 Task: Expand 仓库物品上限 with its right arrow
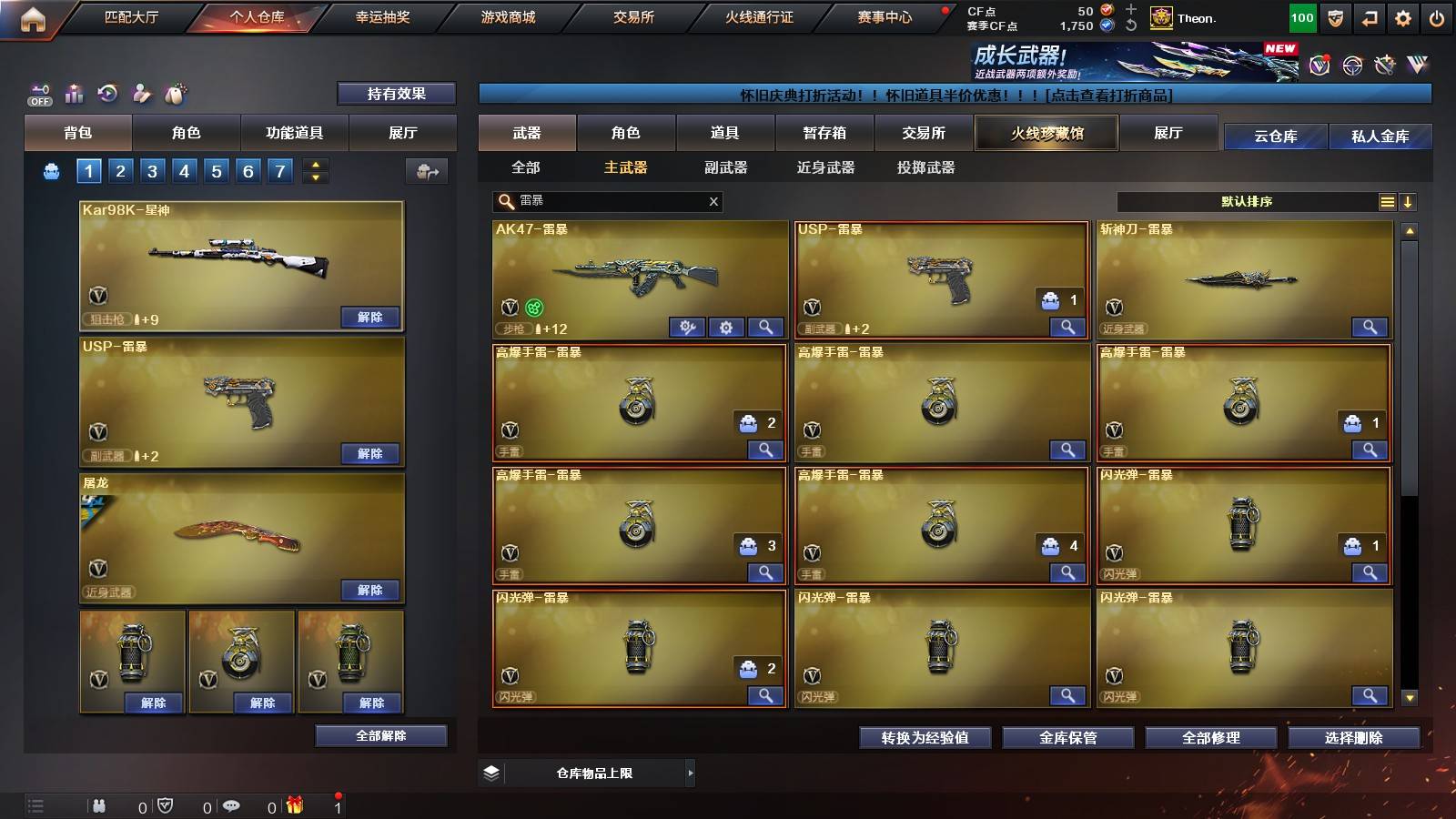pos(689,772)
